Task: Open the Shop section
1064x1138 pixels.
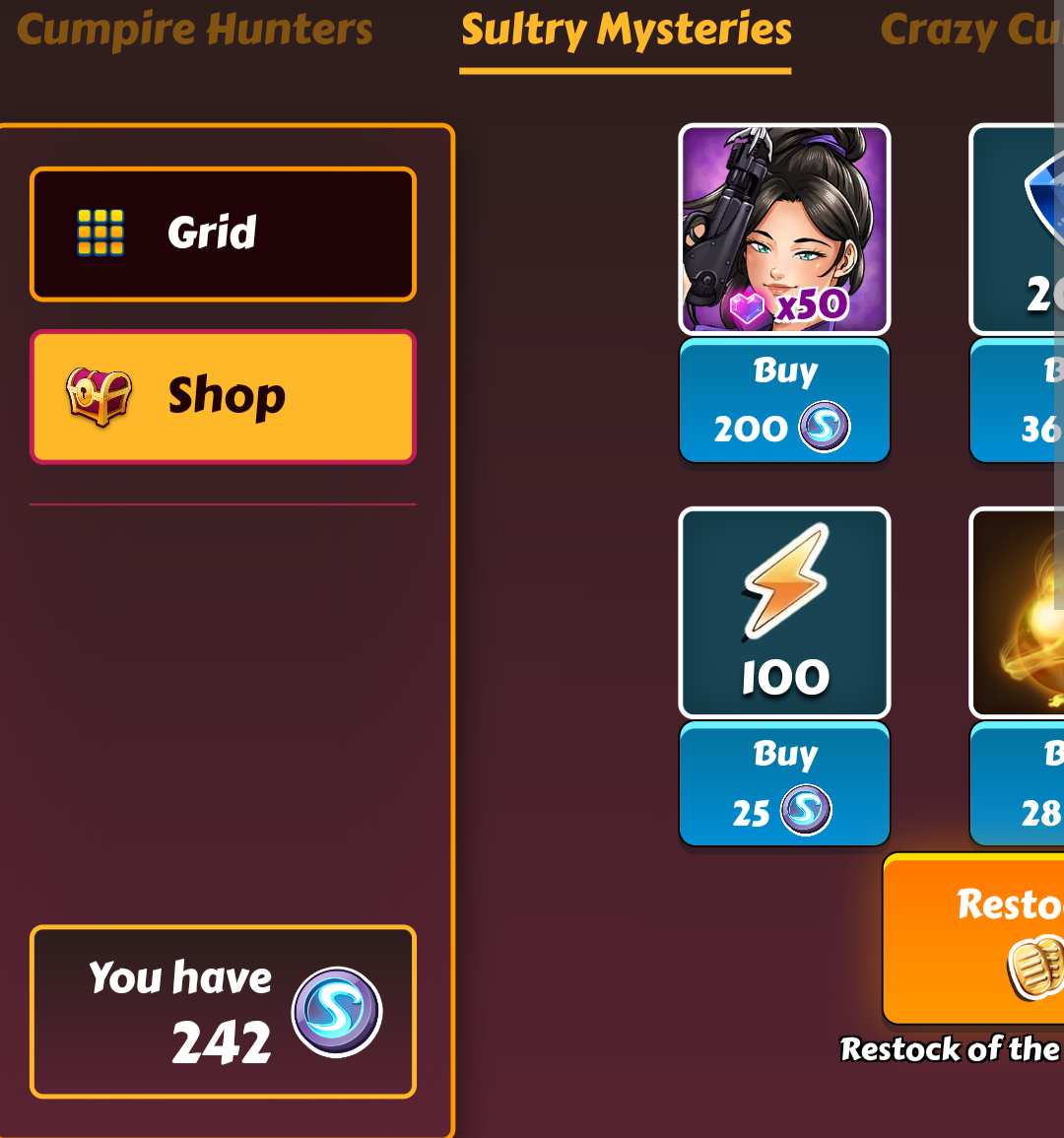Action: pos(223,396)
